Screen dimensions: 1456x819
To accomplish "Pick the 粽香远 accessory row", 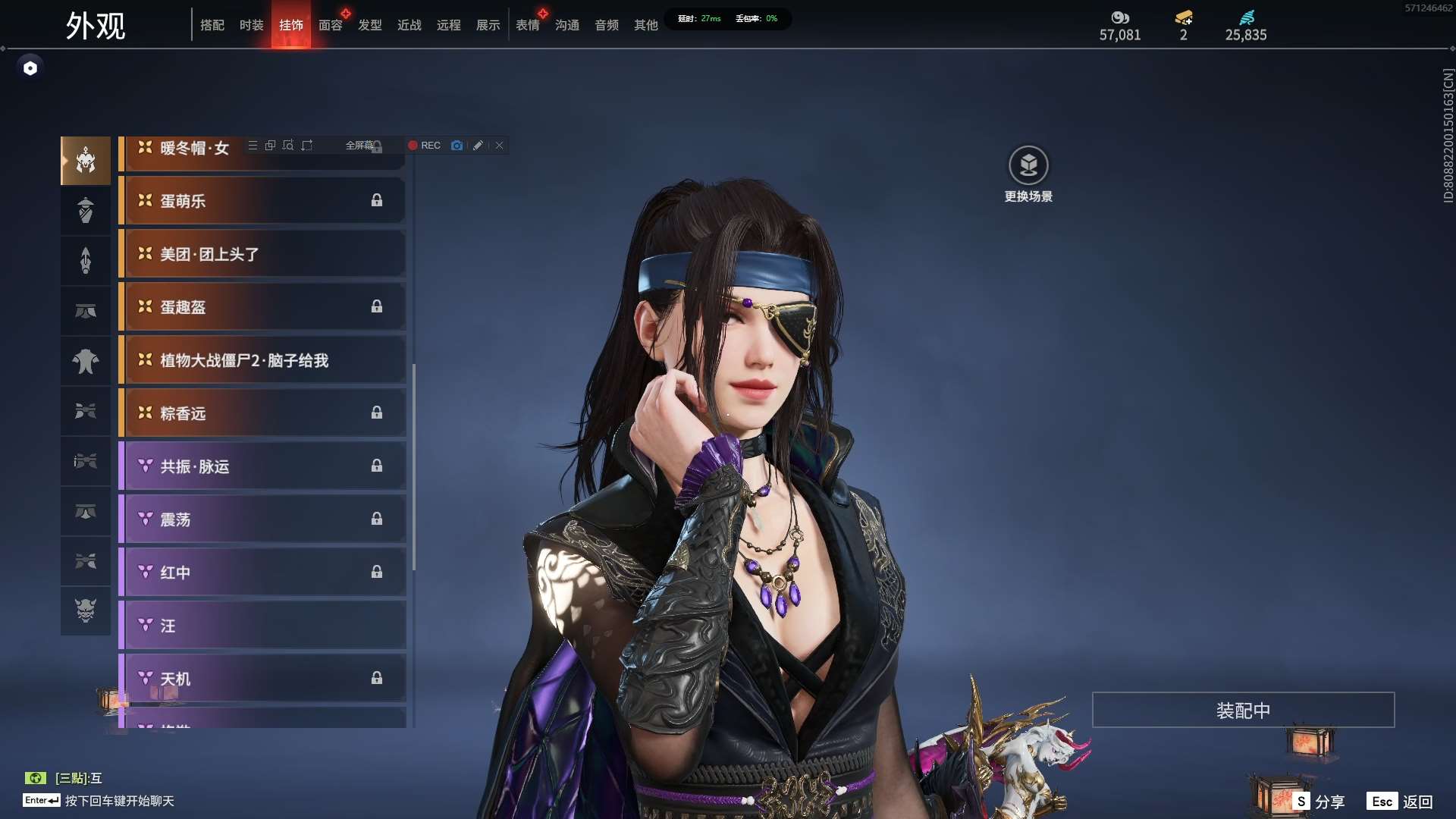I will click(x=262, y=413).
